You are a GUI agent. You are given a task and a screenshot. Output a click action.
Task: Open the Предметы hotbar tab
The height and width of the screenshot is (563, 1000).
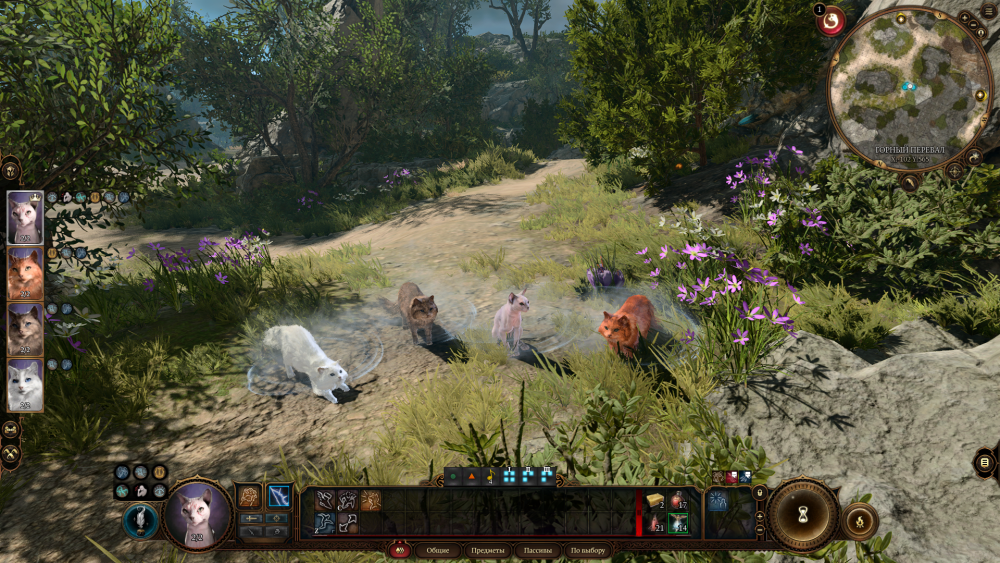click(x=487, y=550)
